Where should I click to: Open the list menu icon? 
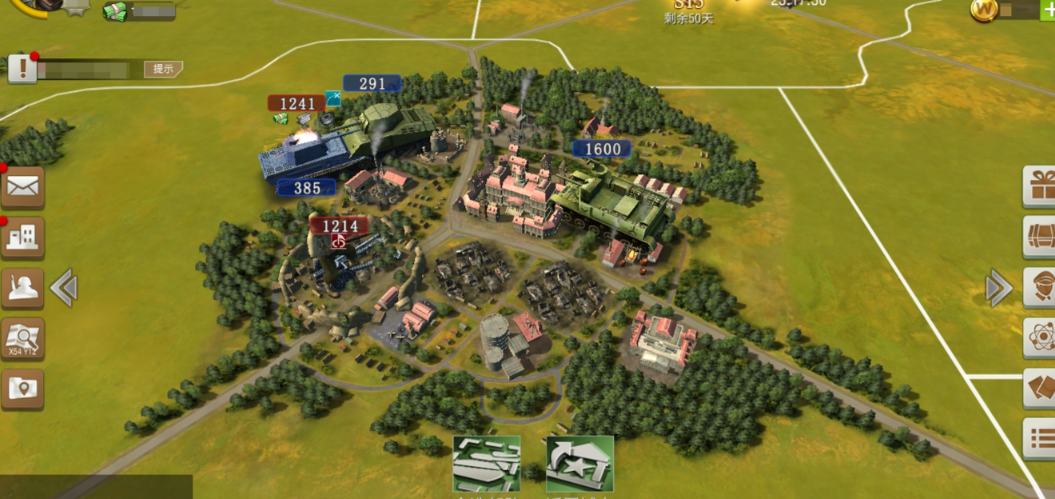pyautogui.click(x=1040, y=438)
